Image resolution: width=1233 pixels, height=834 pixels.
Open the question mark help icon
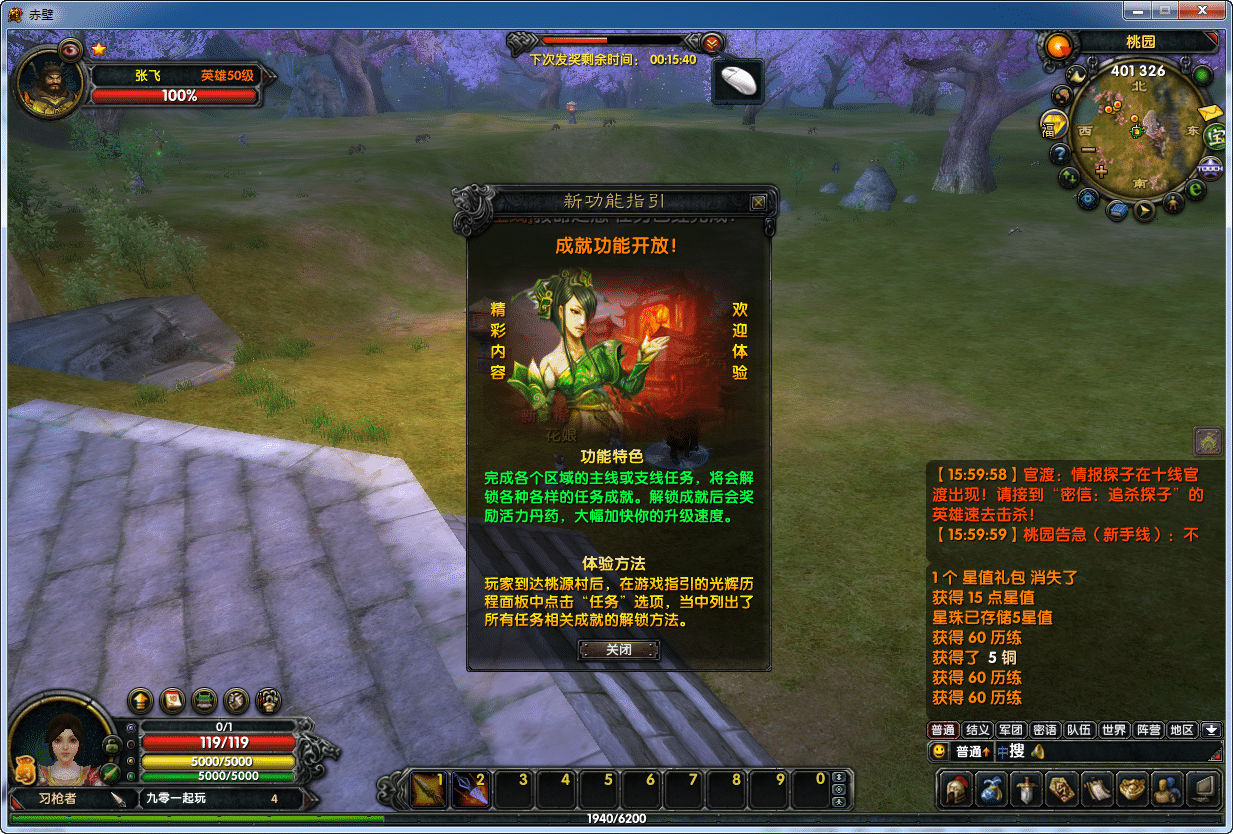click(1060, 154)
